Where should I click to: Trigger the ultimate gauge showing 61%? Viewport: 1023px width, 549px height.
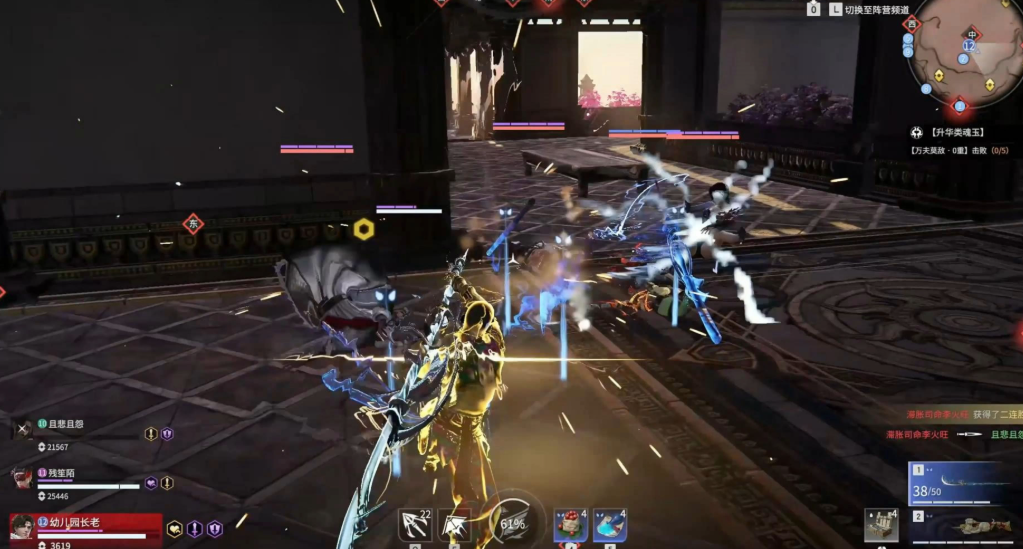[513, 520]
